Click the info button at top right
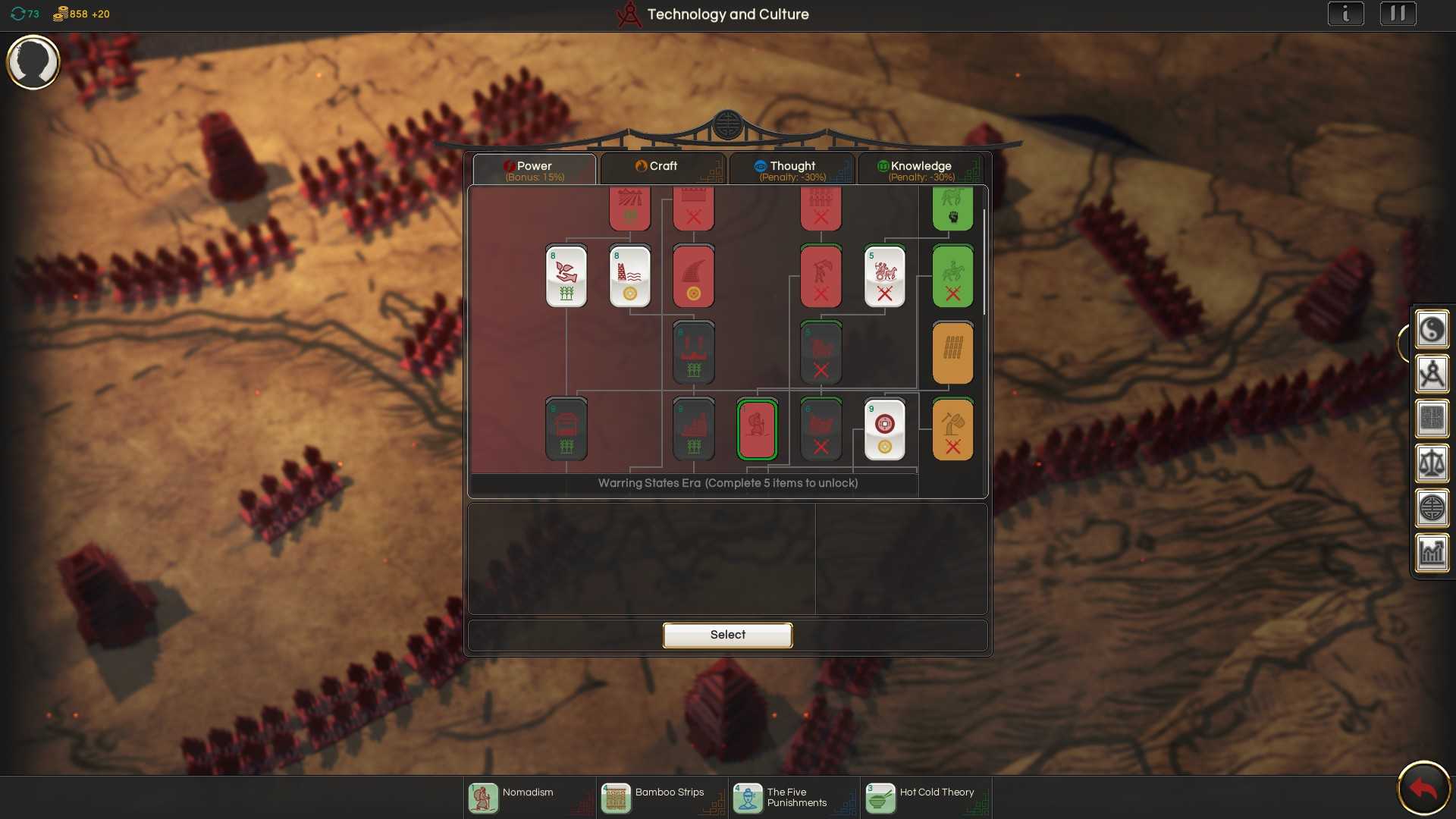Viewport: 1456px width, 819px height. coord(1346,13)
